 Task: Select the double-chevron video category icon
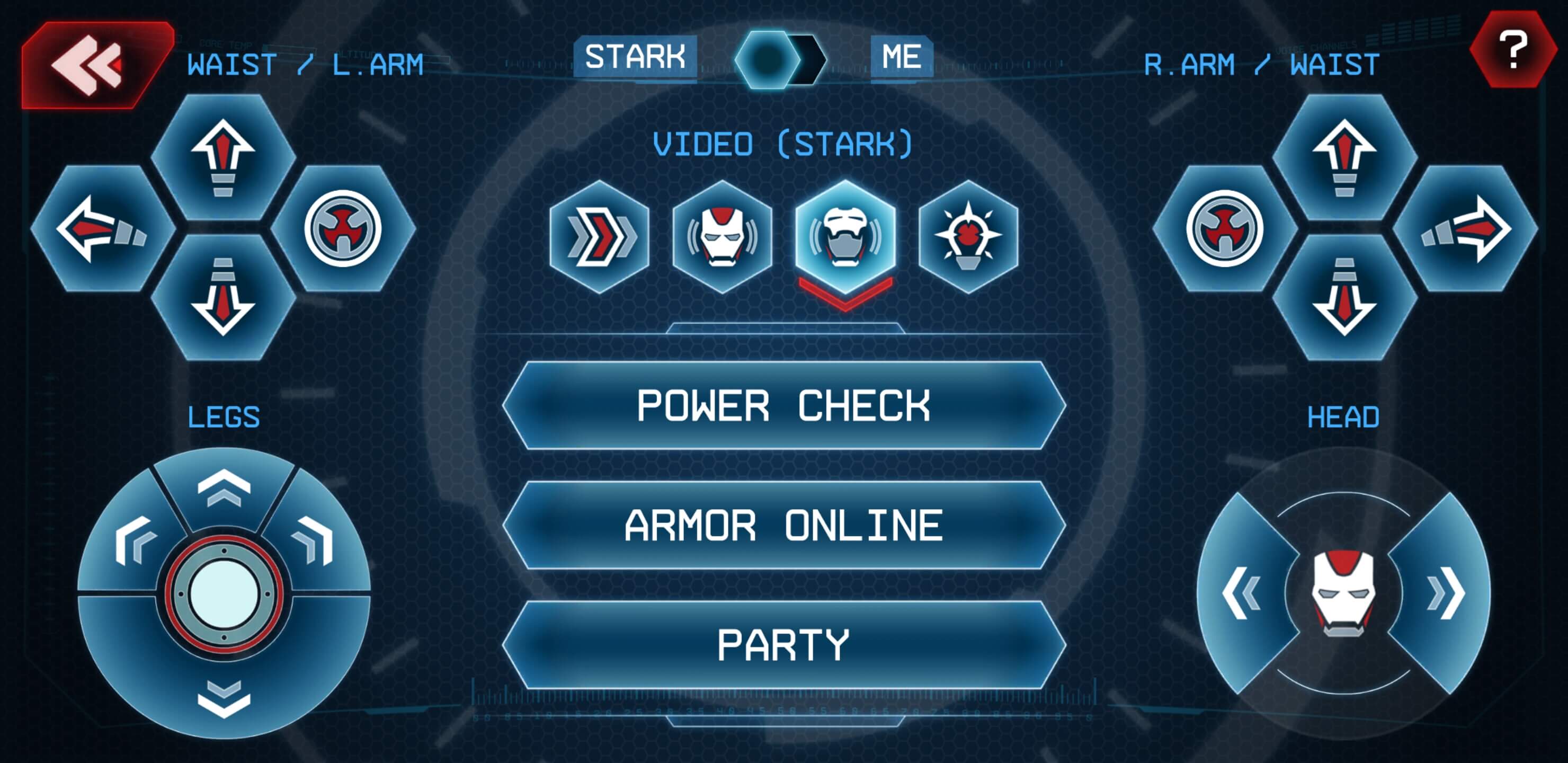tap(600, 236)
